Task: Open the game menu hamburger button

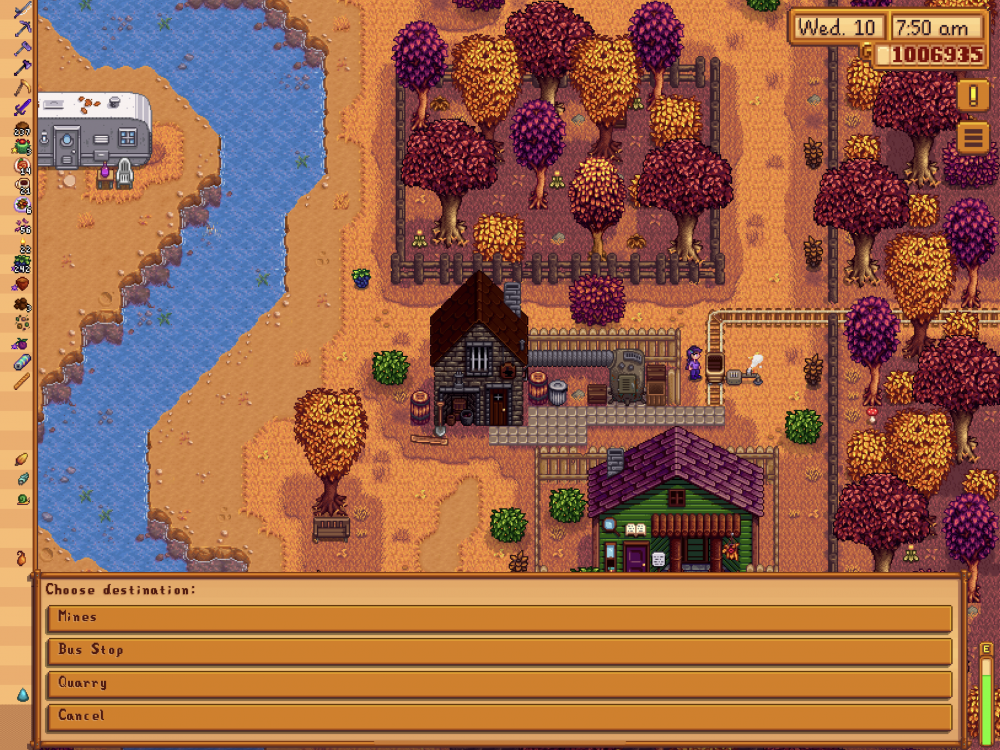Action: 972,136
